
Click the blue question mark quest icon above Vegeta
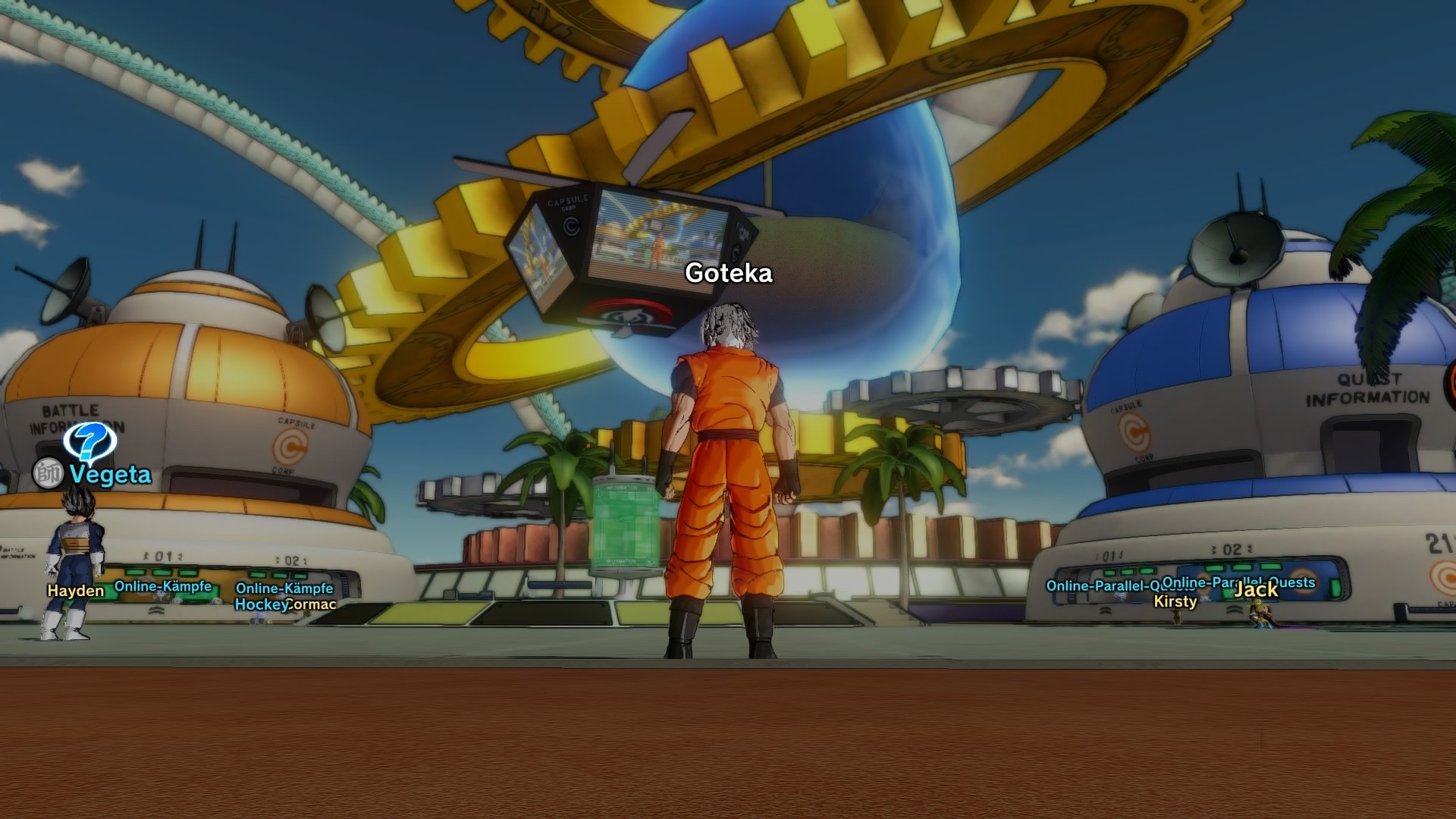[x=89, y=442]
